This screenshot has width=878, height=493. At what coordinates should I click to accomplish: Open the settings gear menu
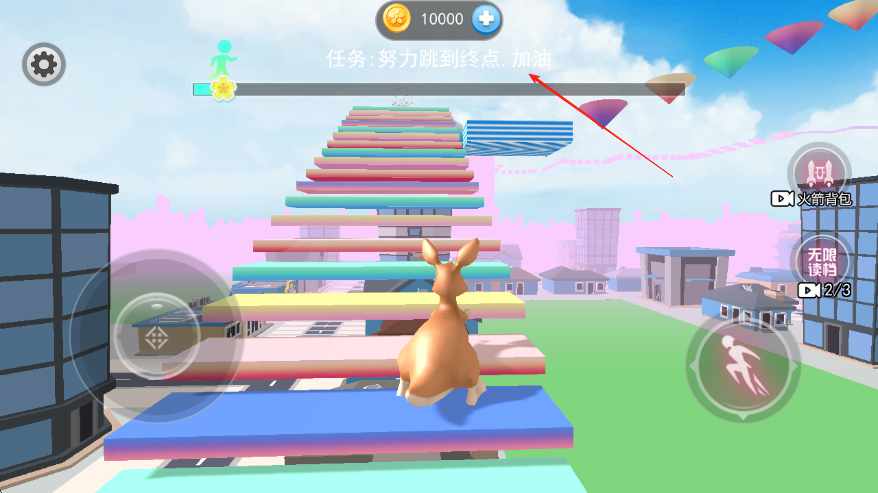44,65
